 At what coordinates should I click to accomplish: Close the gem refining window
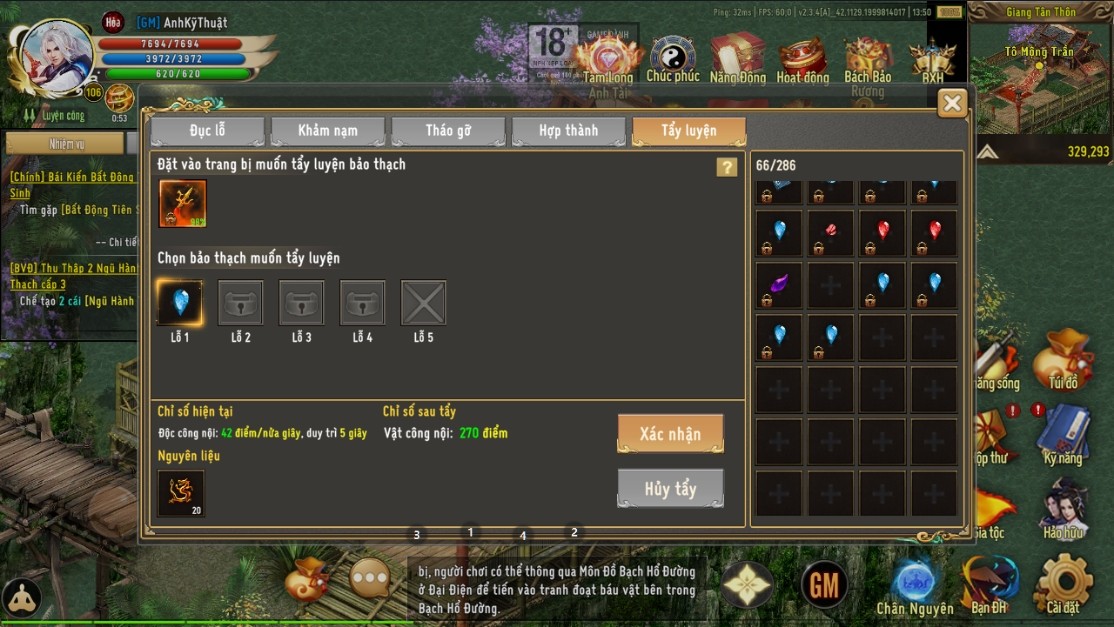coord(952,102)
